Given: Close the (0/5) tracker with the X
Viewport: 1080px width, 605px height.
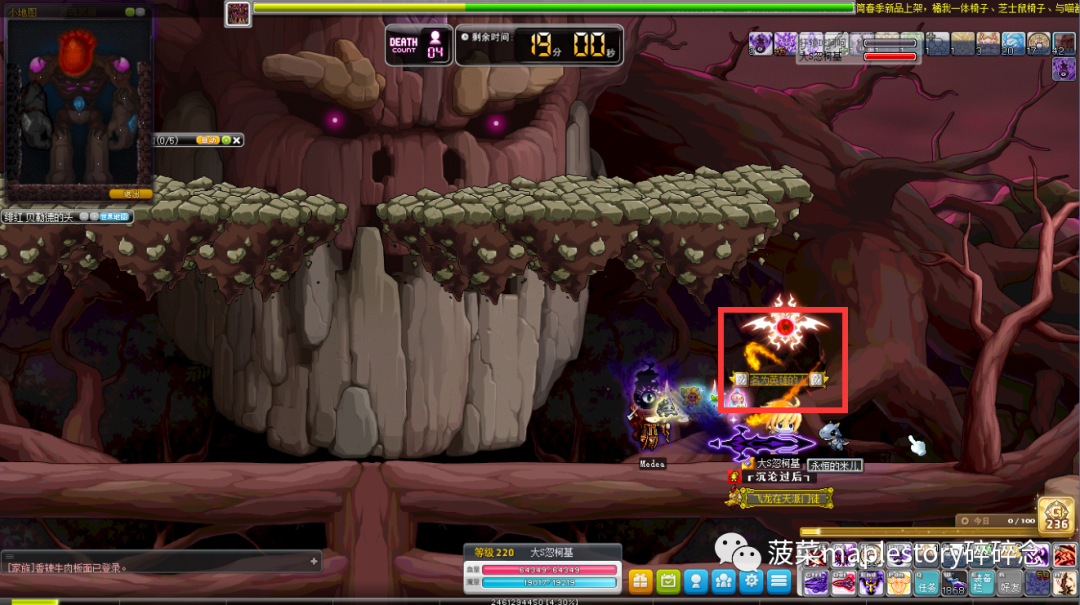Looking at the screenshot, I should 237,141.
